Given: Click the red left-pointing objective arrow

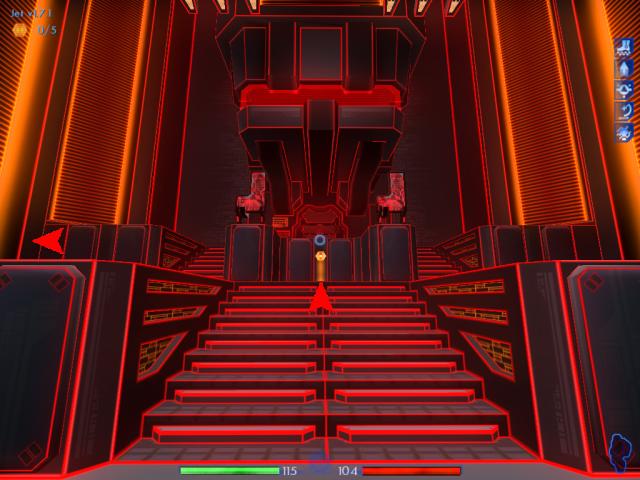Looking at the screenshot, I should (x=47, y=240).
